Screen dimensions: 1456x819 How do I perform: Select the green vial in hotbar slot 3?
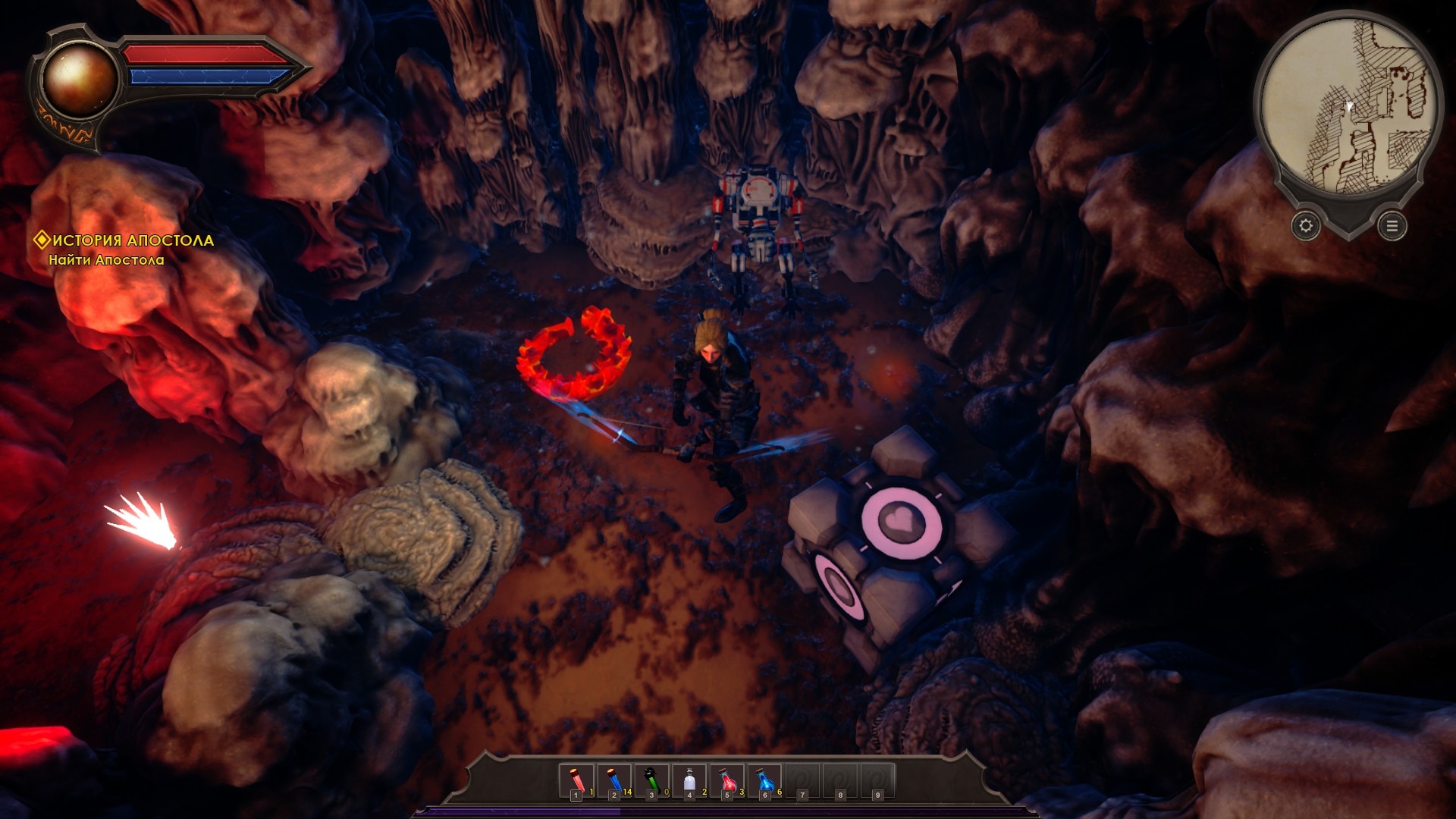(651, 781)
